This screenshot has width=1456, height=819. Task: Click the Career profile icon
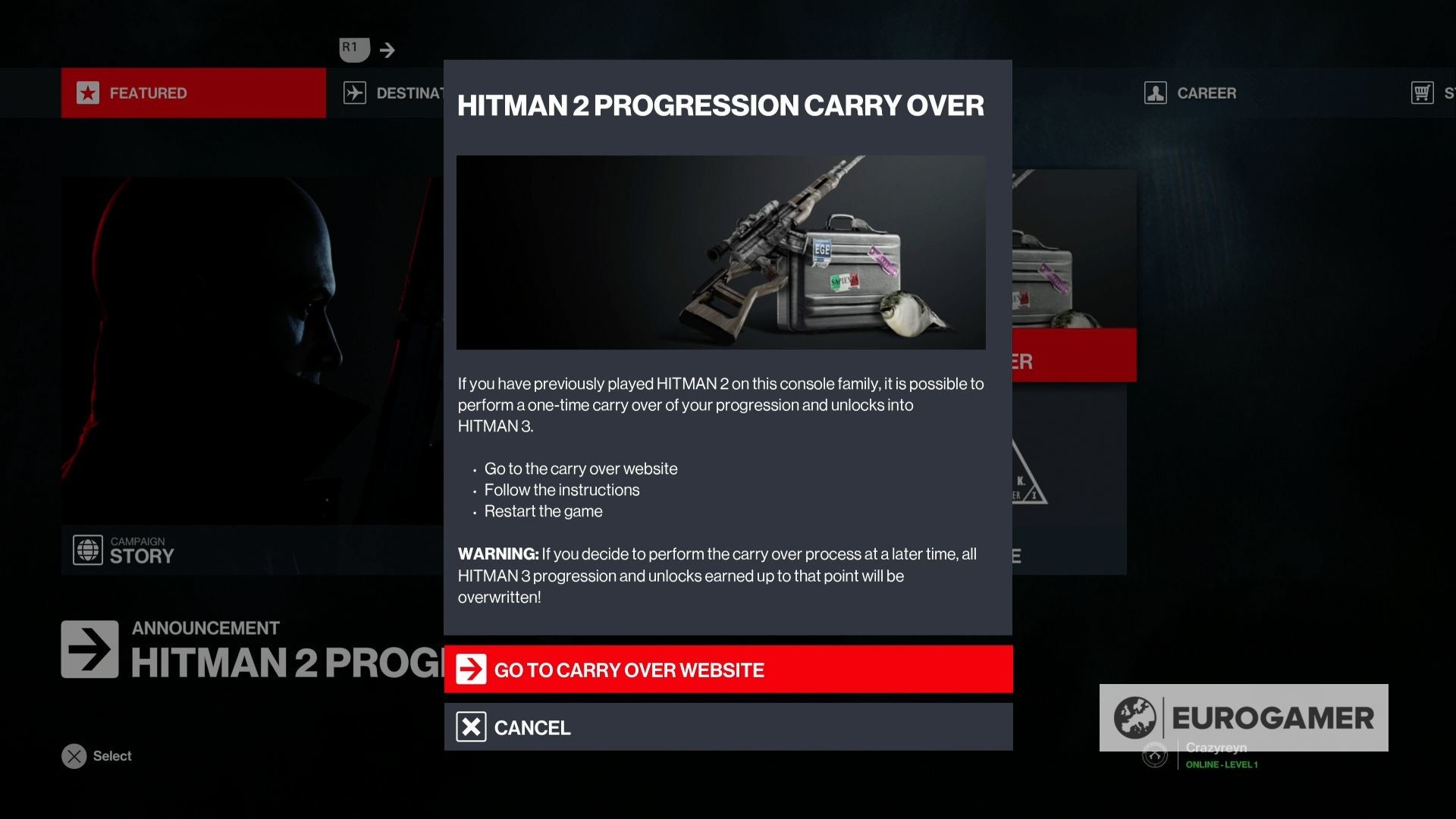click(x=1154, y=93)
